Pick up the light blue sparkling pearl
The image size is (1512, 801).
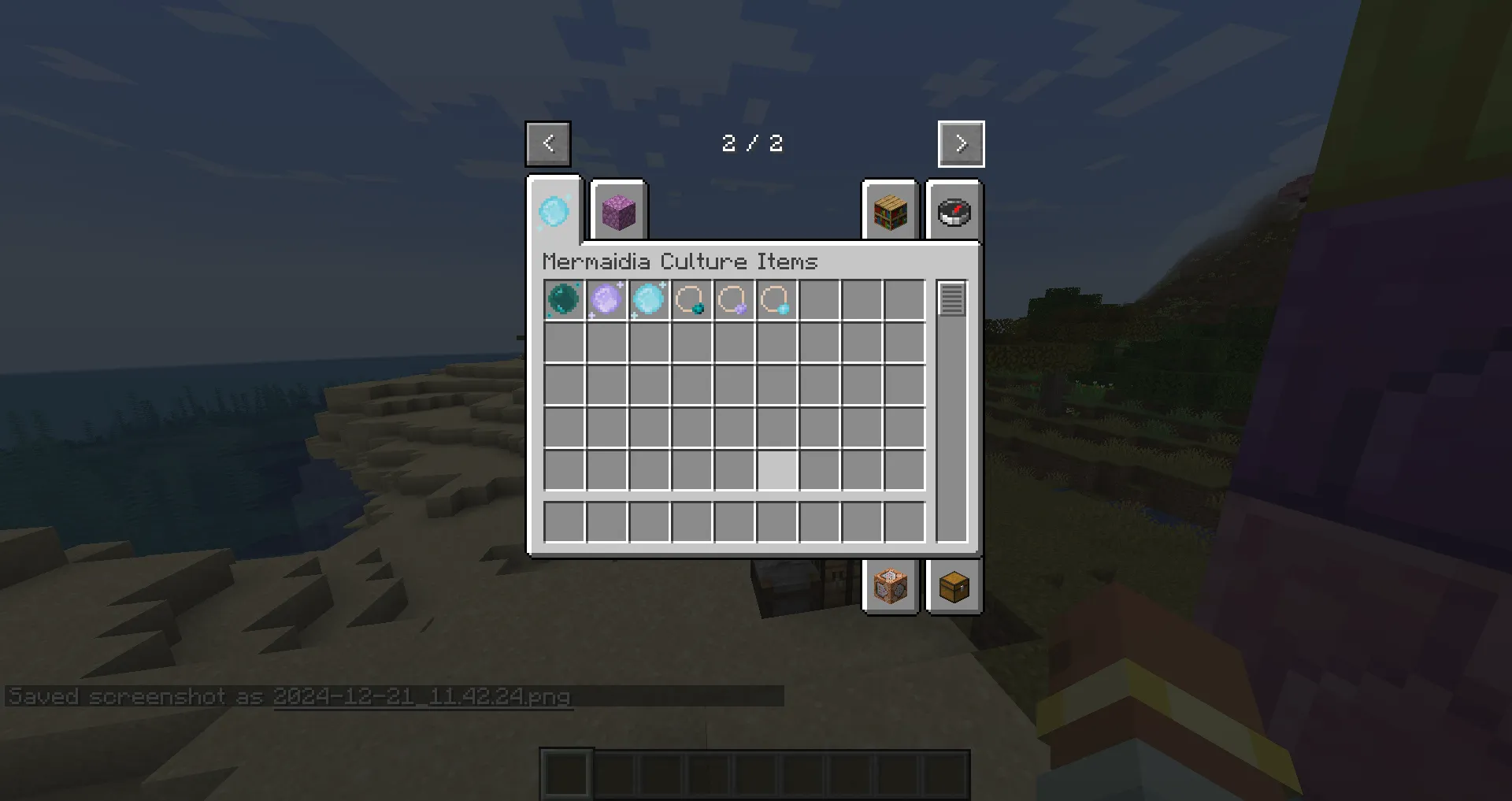pos(649,300)
